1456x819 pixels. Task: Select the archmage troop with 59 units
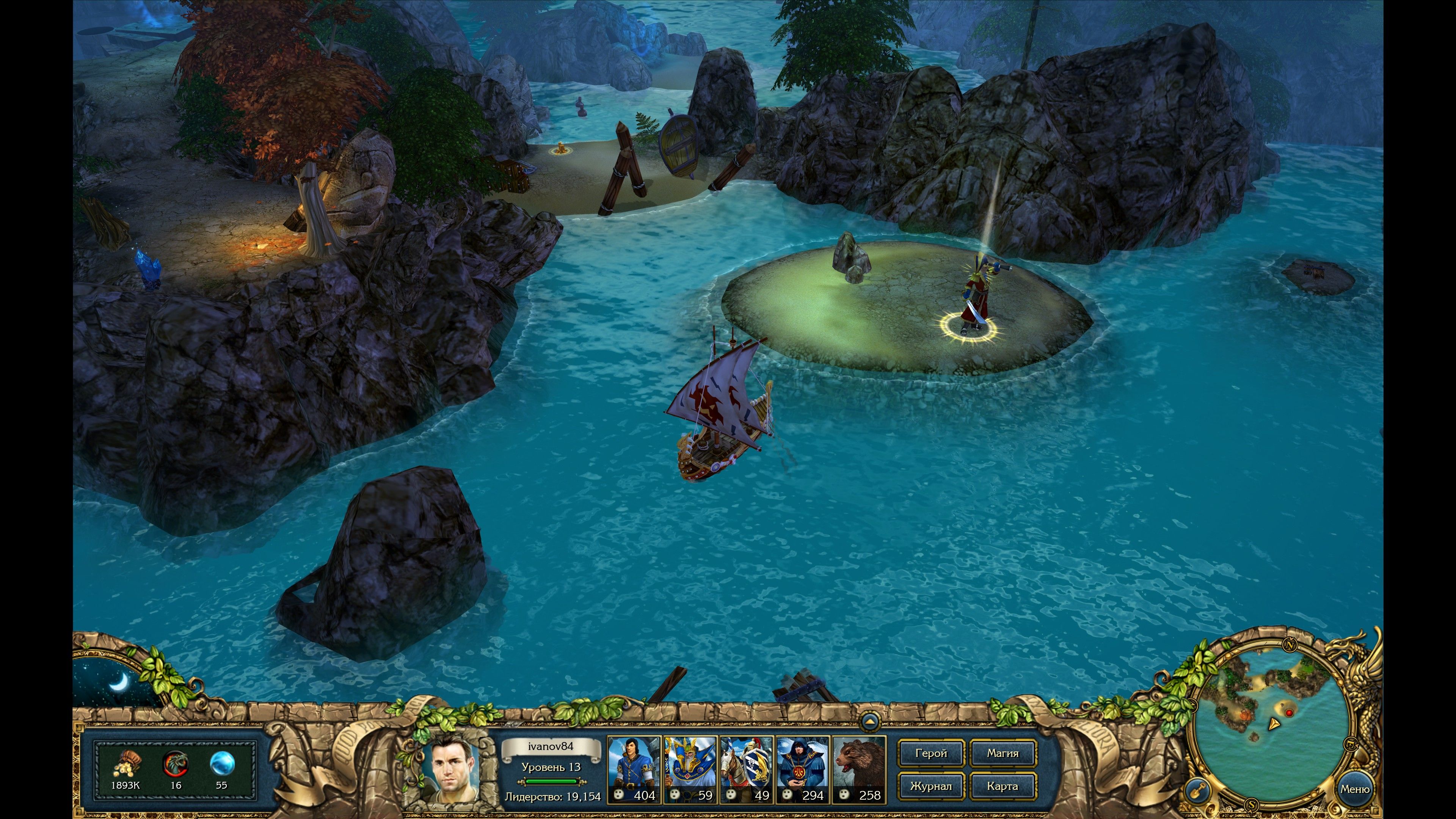tap(690, 768)
